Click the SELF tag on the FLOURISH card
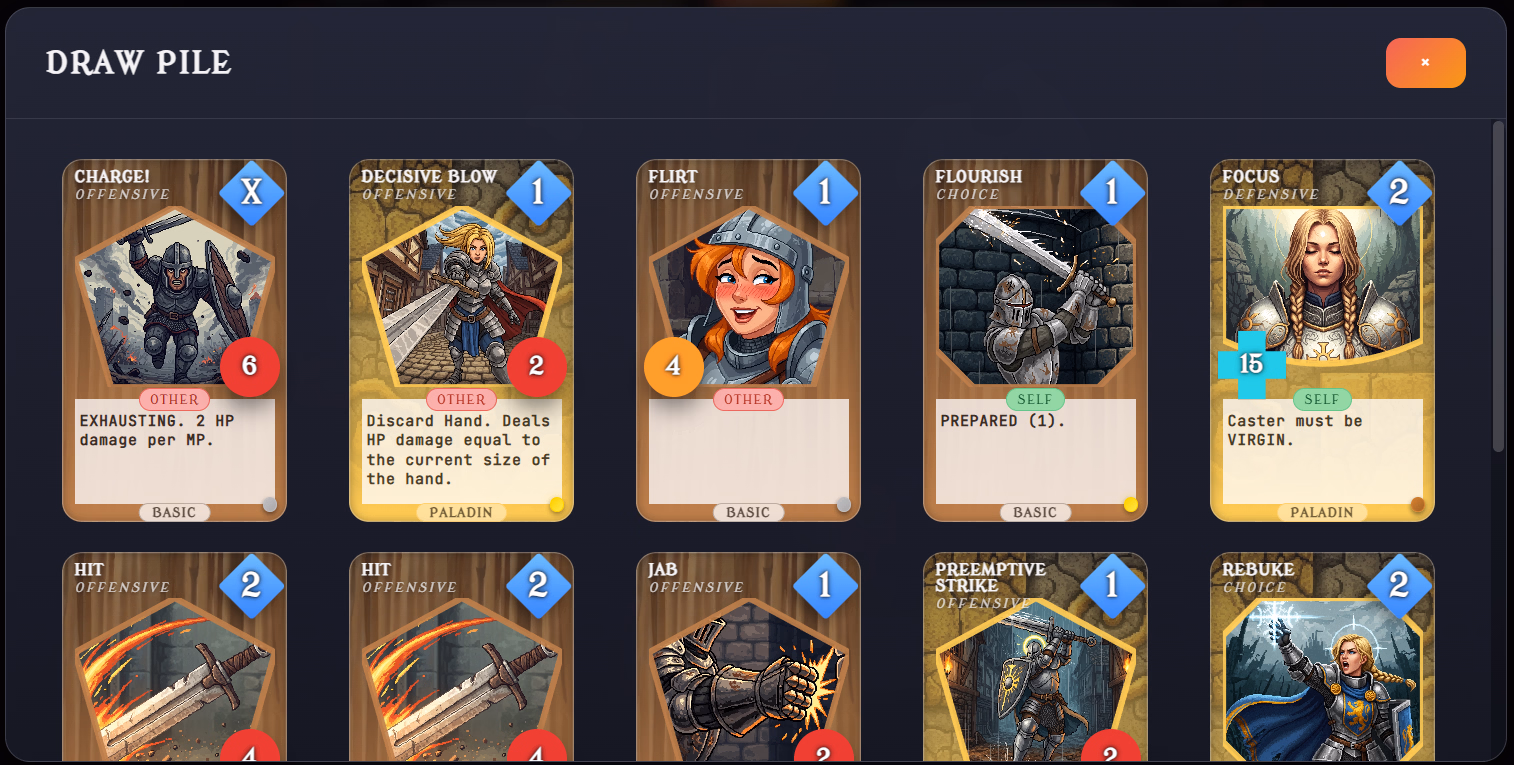The image size is (1514, 765). 1035,398
